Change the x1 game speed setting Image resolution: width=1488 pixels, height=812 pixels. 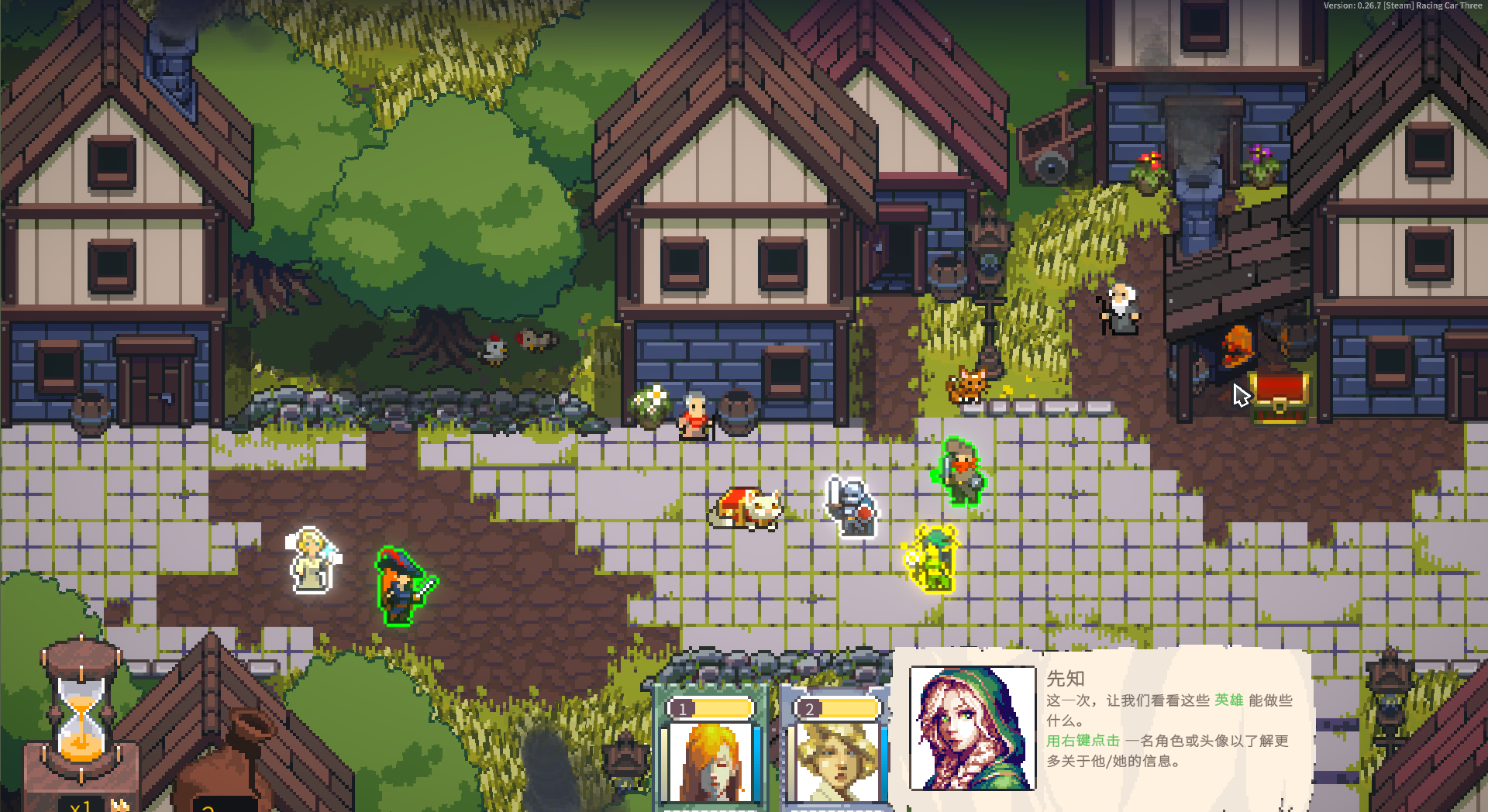(81, 804)
